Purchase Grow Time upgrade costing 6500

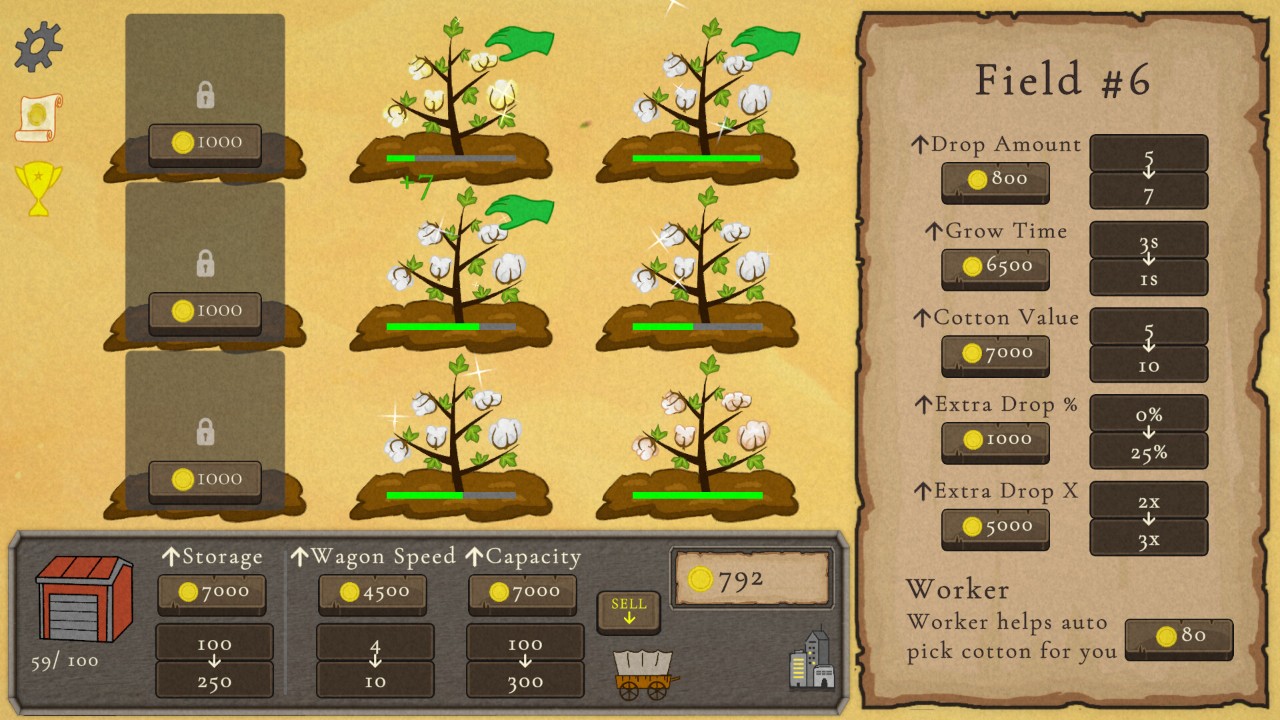pyautogui.click(x=995, y=267)
